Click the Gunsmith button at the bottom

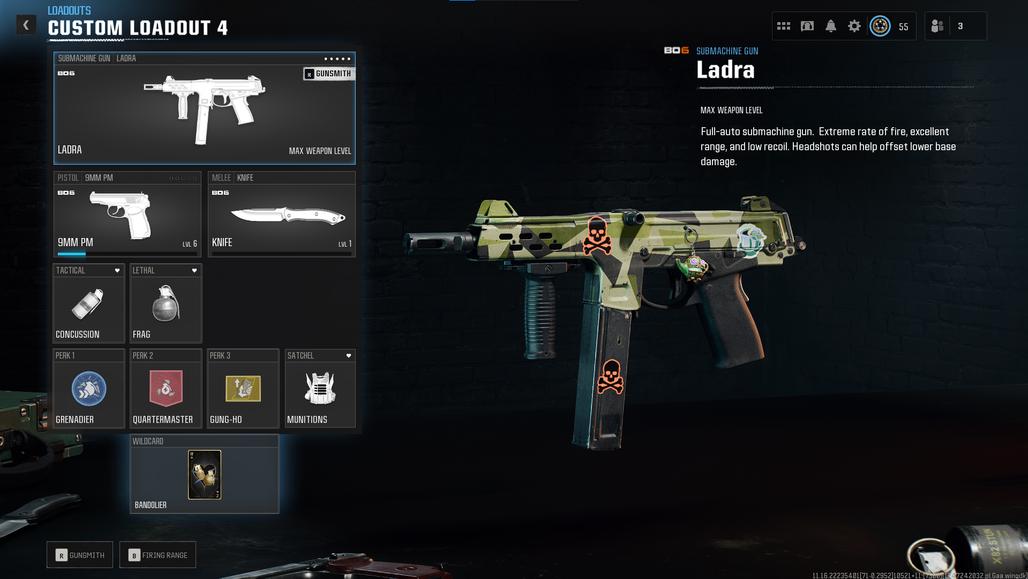pos(80,555)
